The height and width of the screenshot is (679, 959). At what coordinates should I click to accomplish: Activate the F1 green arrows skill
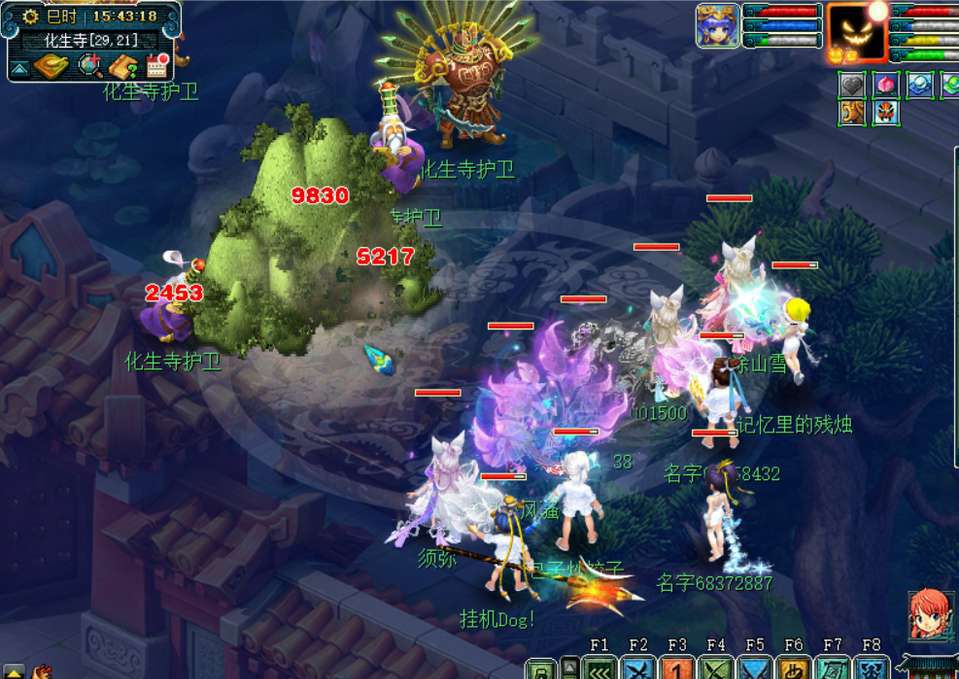pyautogui.click(x=599, y=667)
